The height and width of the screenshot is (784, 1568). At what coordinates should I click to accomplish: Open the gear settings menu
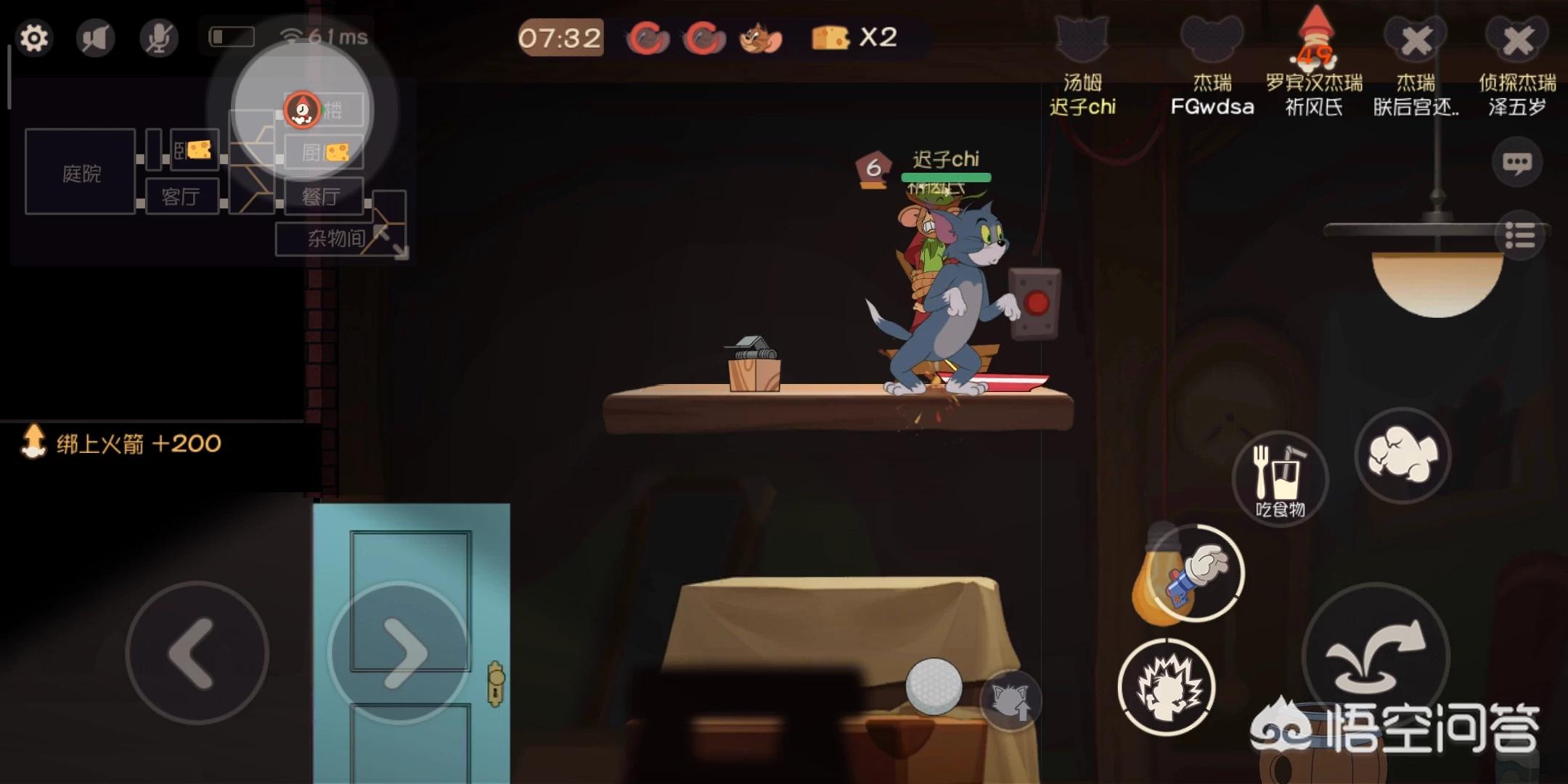tap(33, 38)
